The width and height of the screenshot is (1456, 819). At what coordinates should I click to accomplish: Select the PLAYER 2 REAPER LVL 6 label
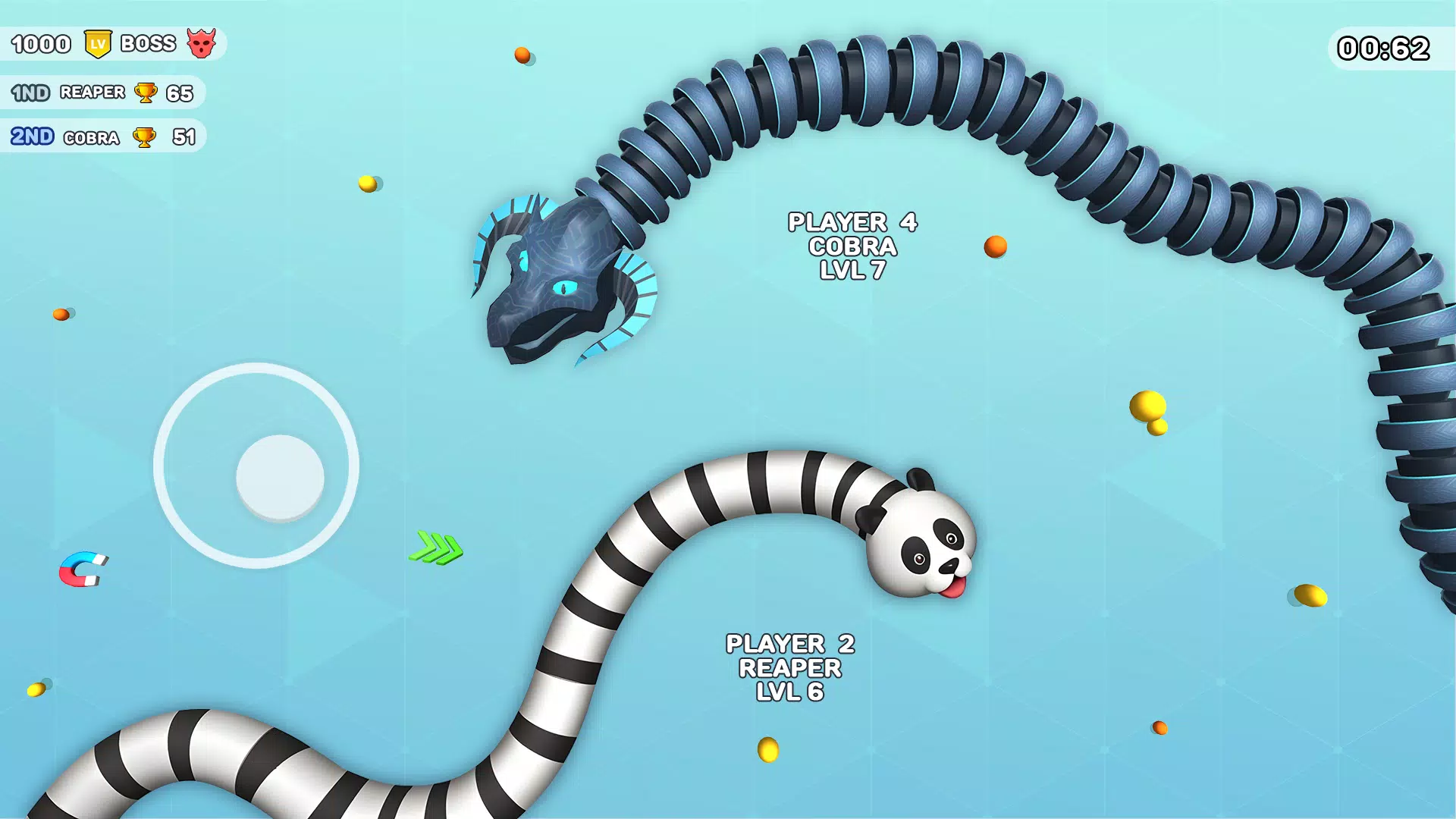click(x=789, y=667)
